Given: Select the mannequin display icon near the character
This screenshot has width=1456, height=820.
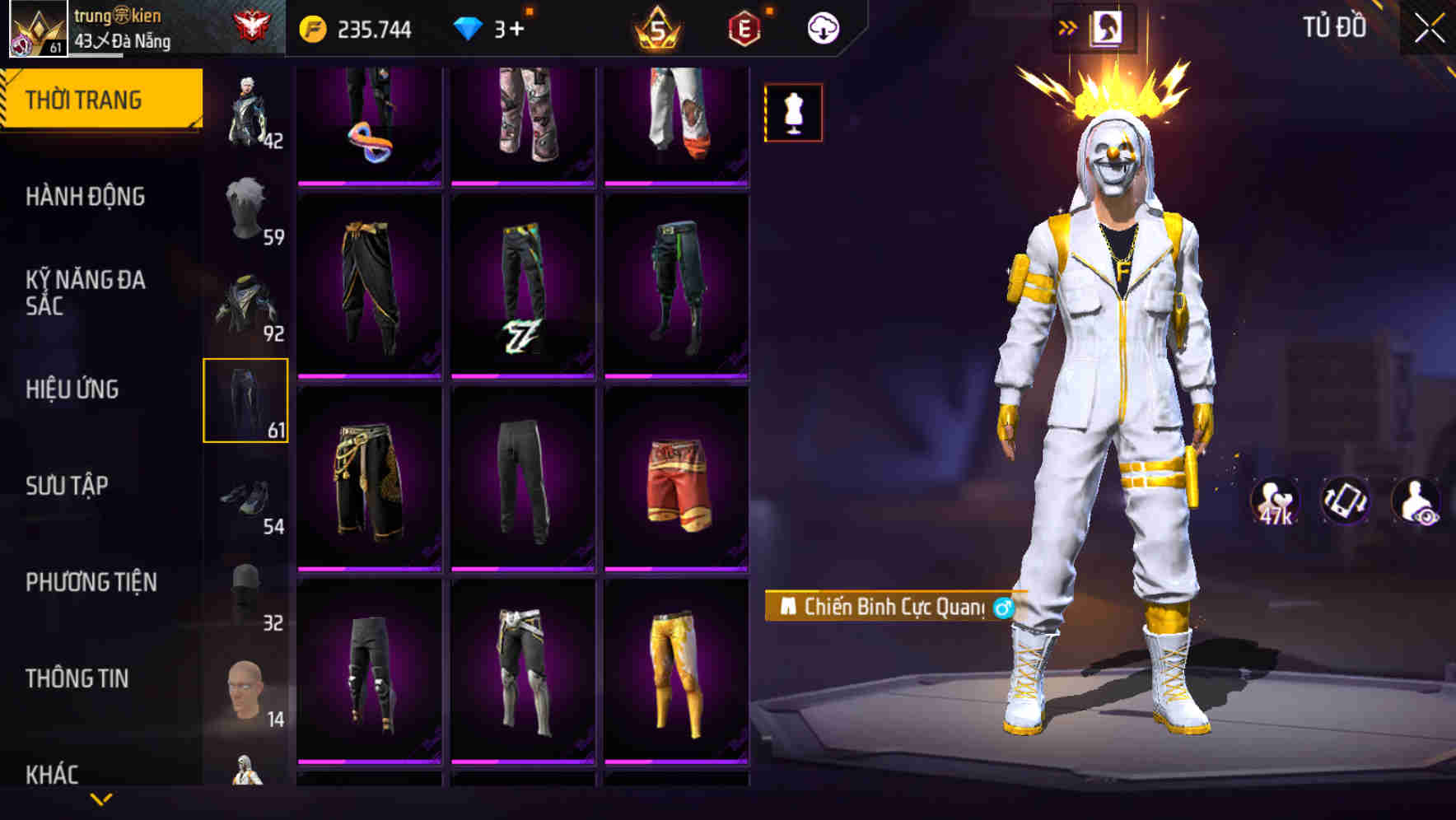Looking at the screenshot, I should click(793, 114).
